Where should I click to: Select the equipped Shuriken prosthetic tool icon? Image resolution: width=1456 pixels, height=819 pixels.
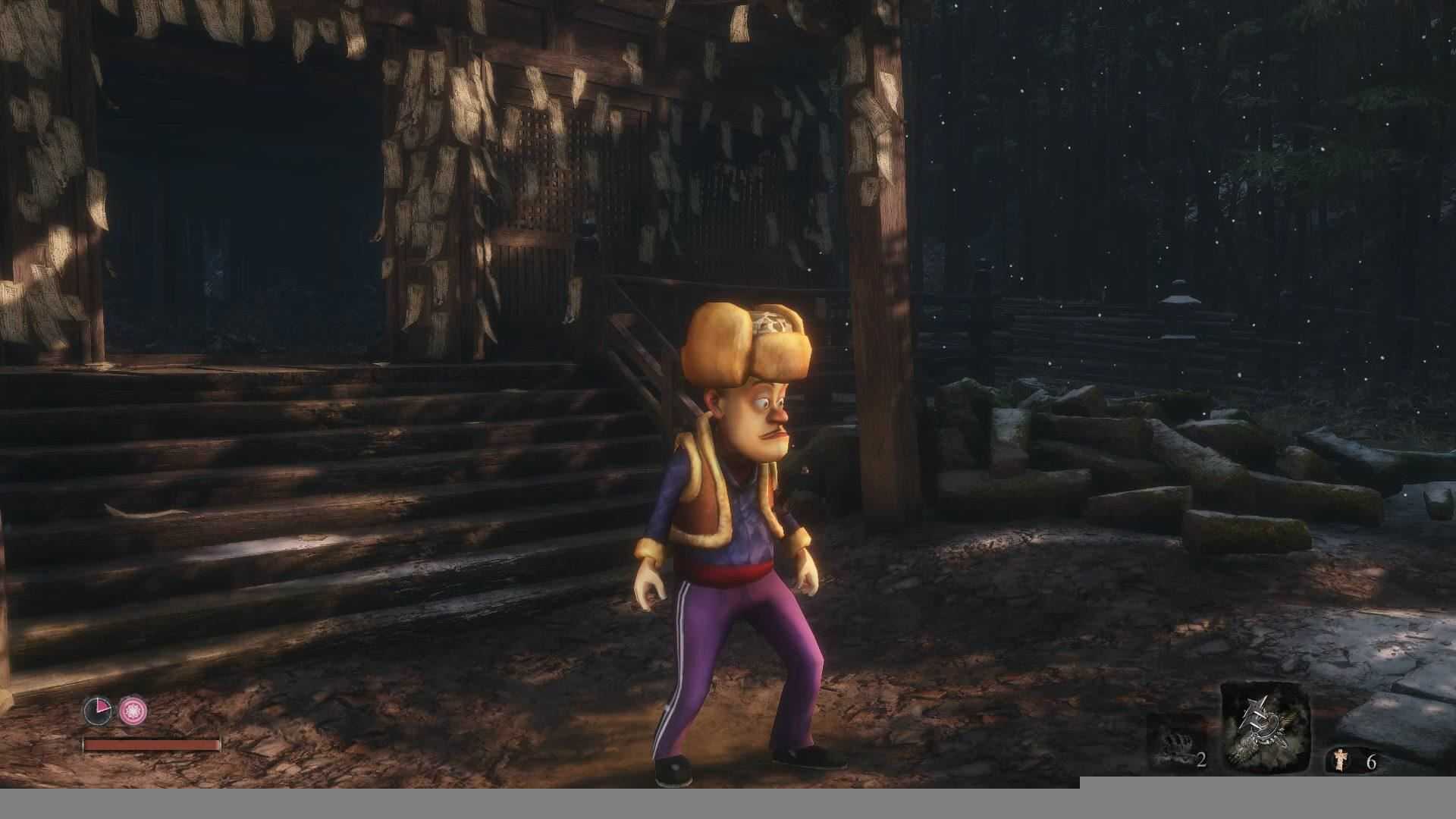[x=1265, y=728]
